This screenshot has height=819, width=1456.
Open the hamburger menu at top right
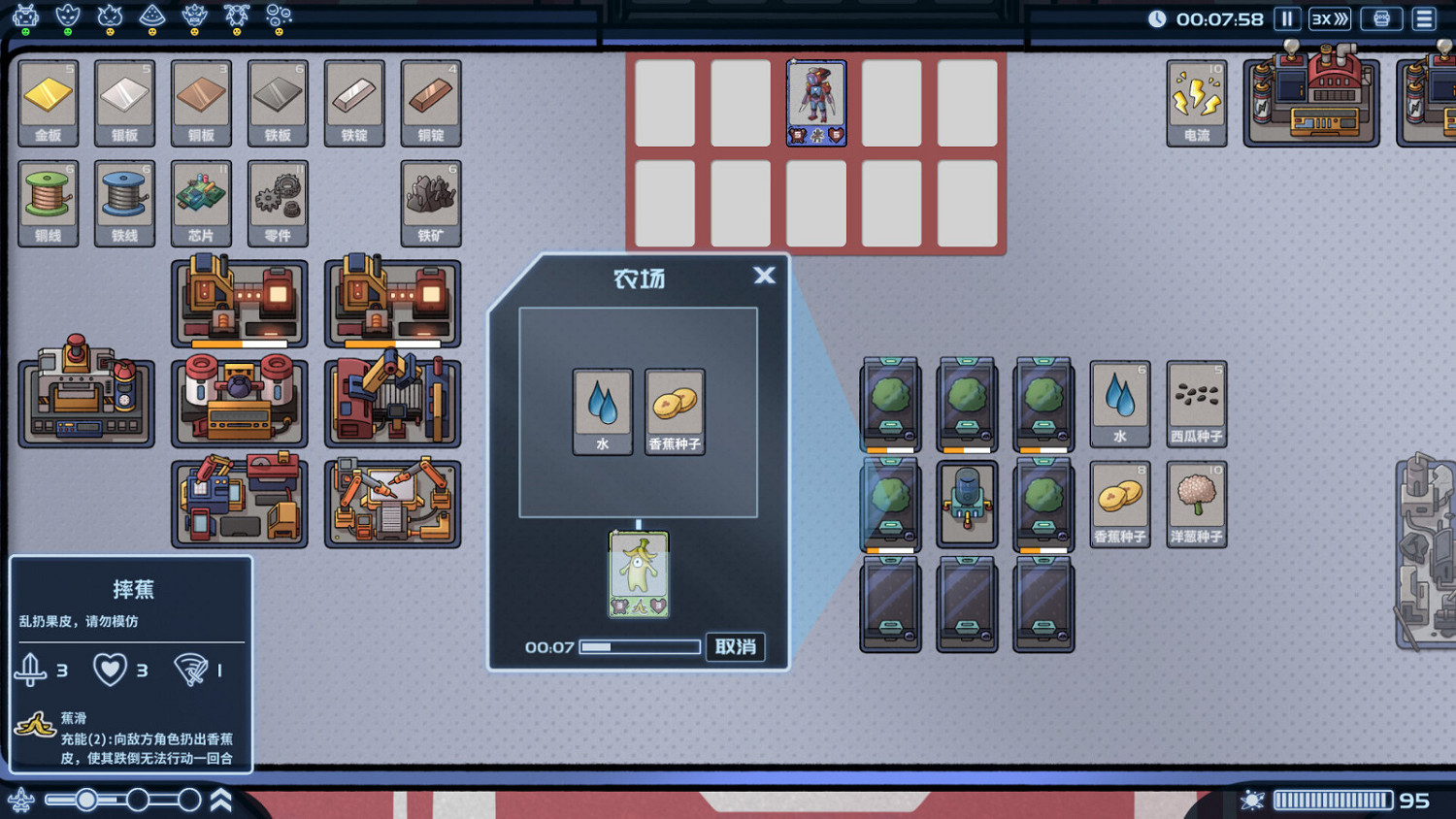coord(1423,18)
